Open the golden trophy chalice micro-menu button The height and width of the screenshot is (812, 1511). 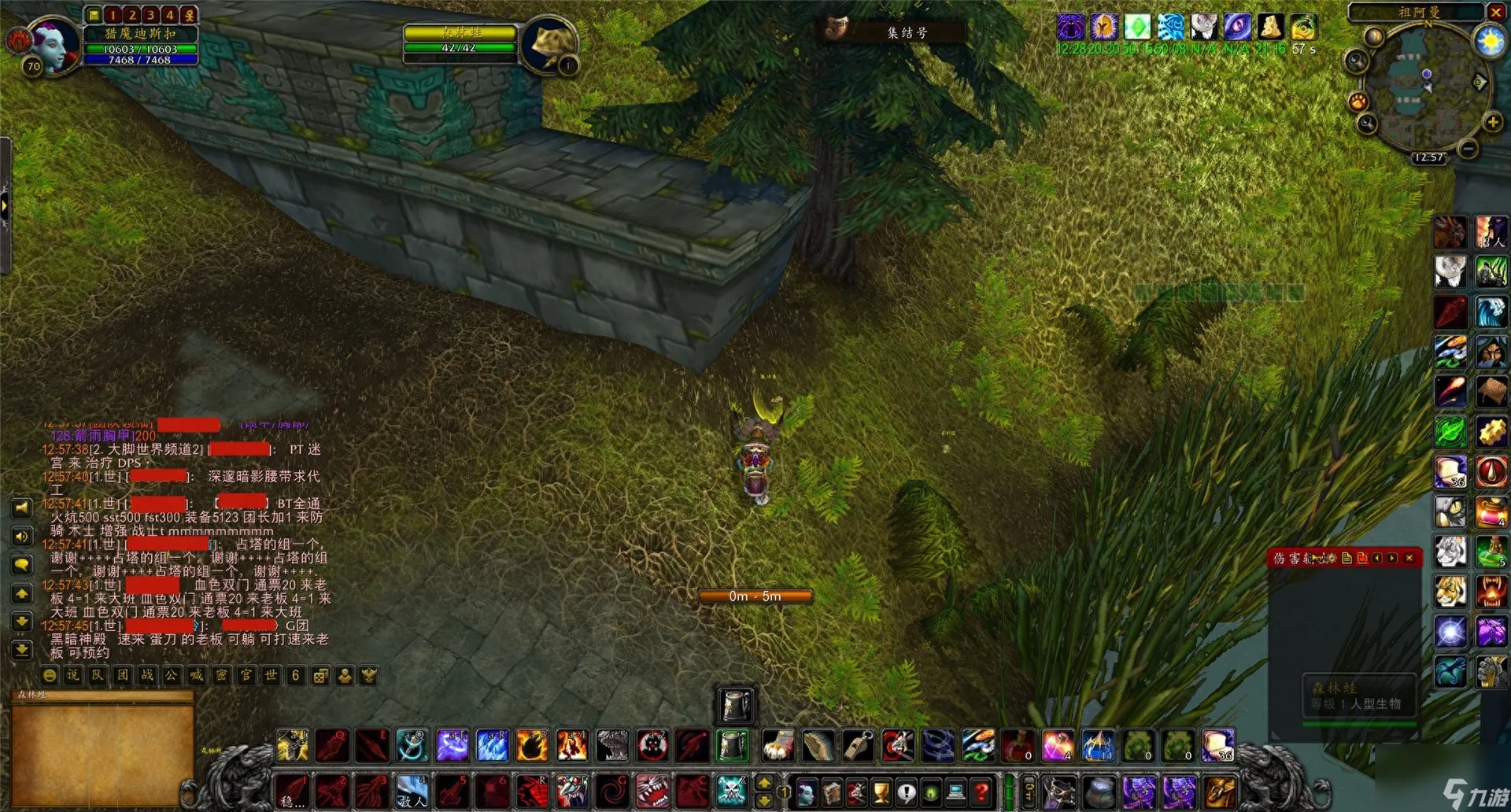(881, 791)
